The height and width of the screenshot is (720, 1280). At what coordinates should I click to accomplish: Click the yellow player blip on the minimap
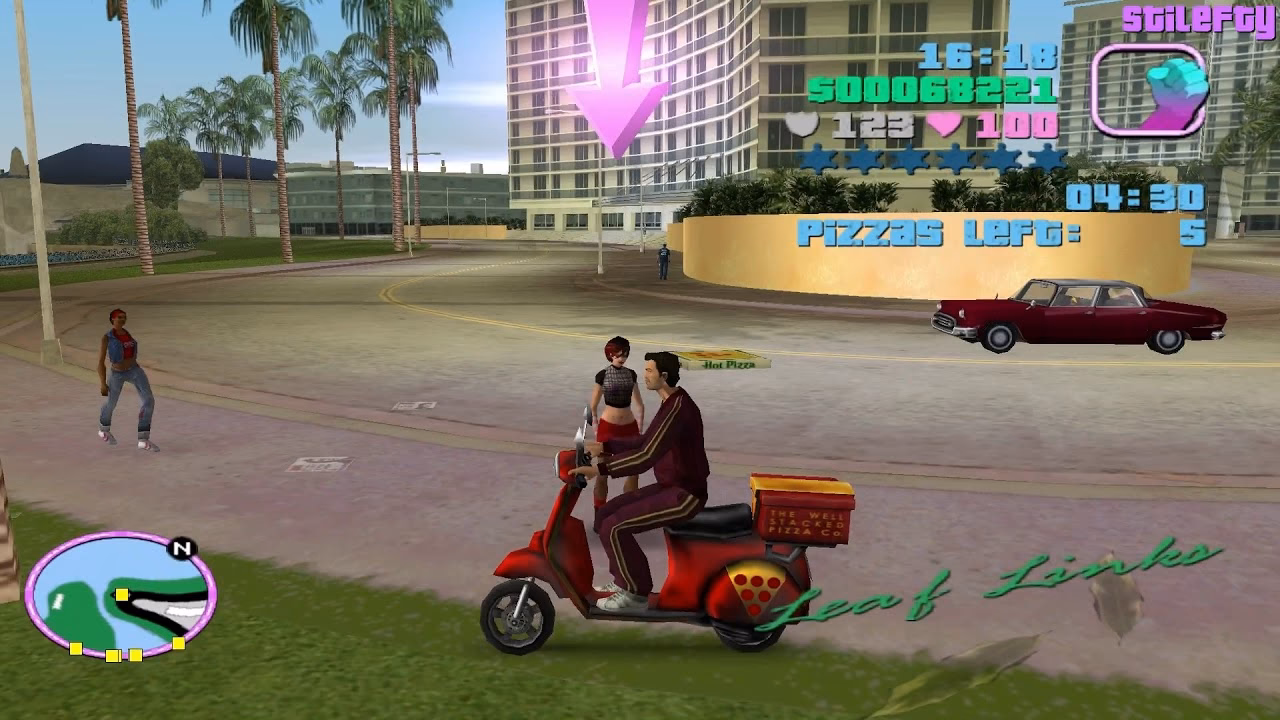[x=122, y=595]
